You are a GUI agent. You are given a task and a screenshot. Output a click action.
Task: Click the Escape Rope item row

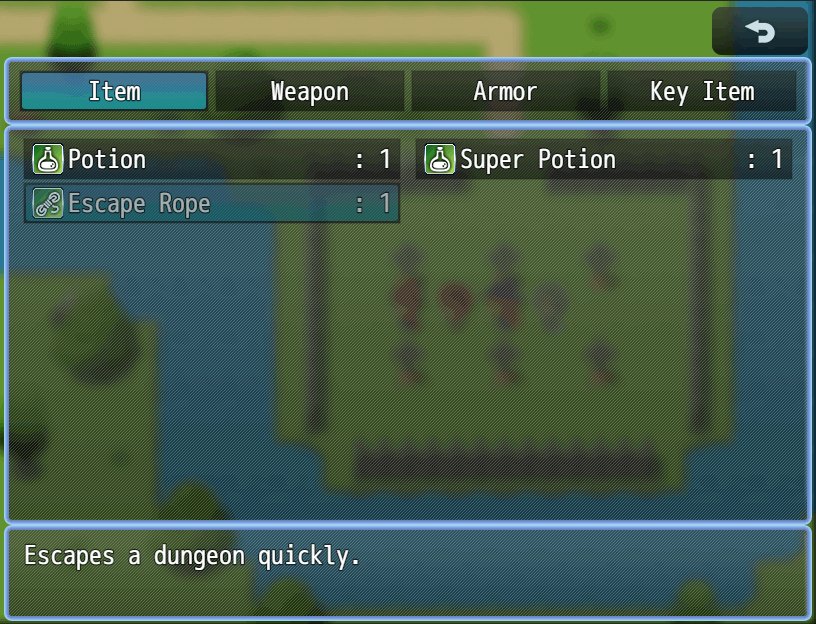(x=212, y=204)
